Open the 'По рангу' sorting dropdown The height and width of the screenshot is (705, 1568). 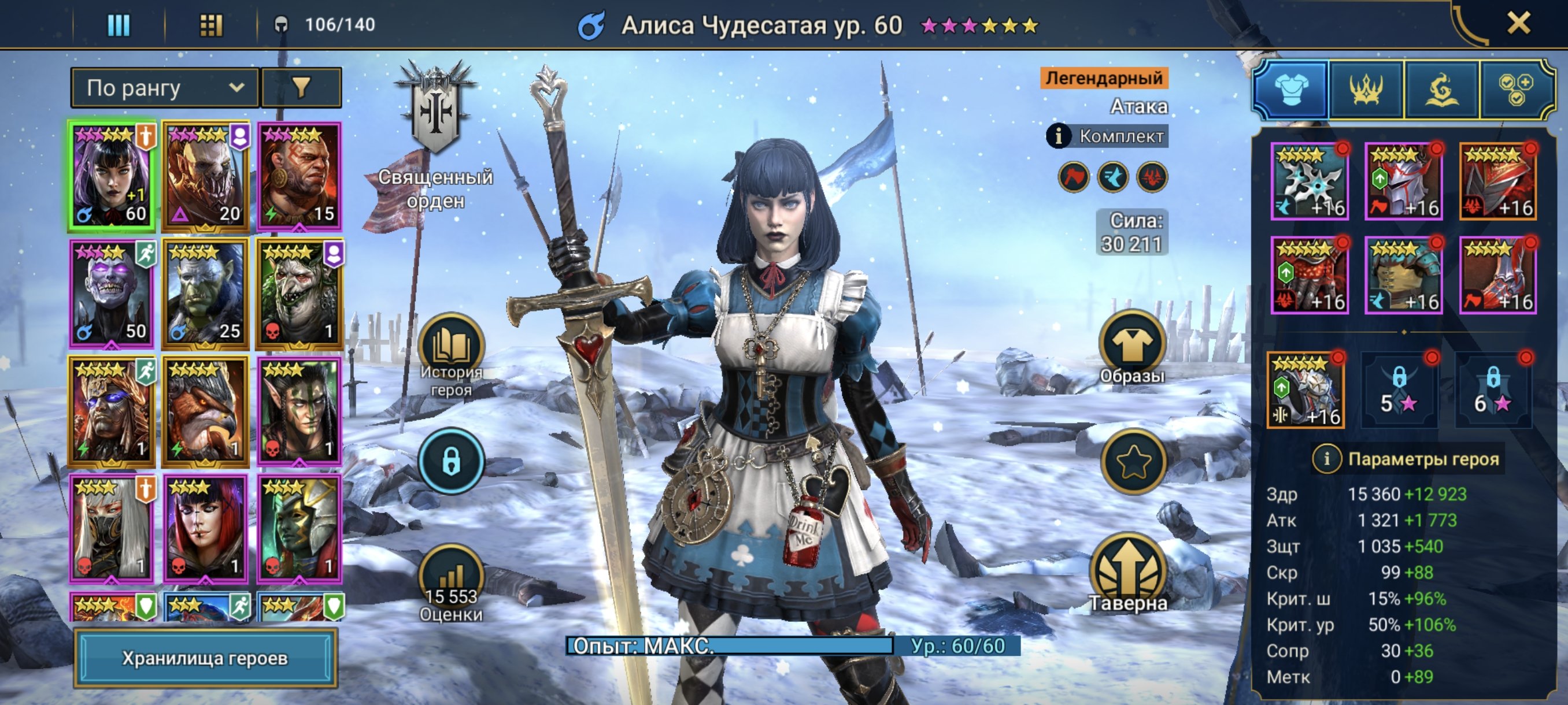(164, 88)
